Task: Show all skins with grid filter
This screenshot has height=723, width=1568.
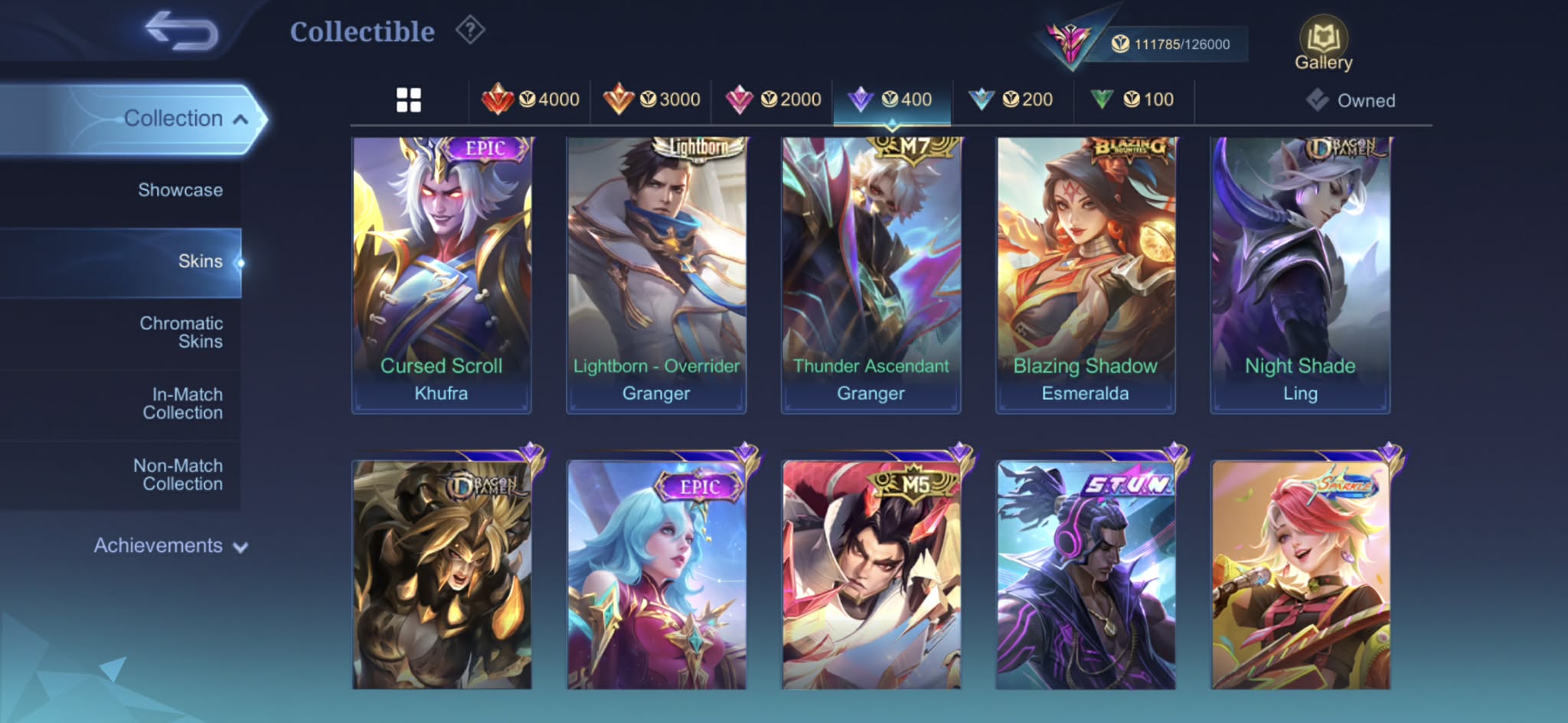Action: 408,100
